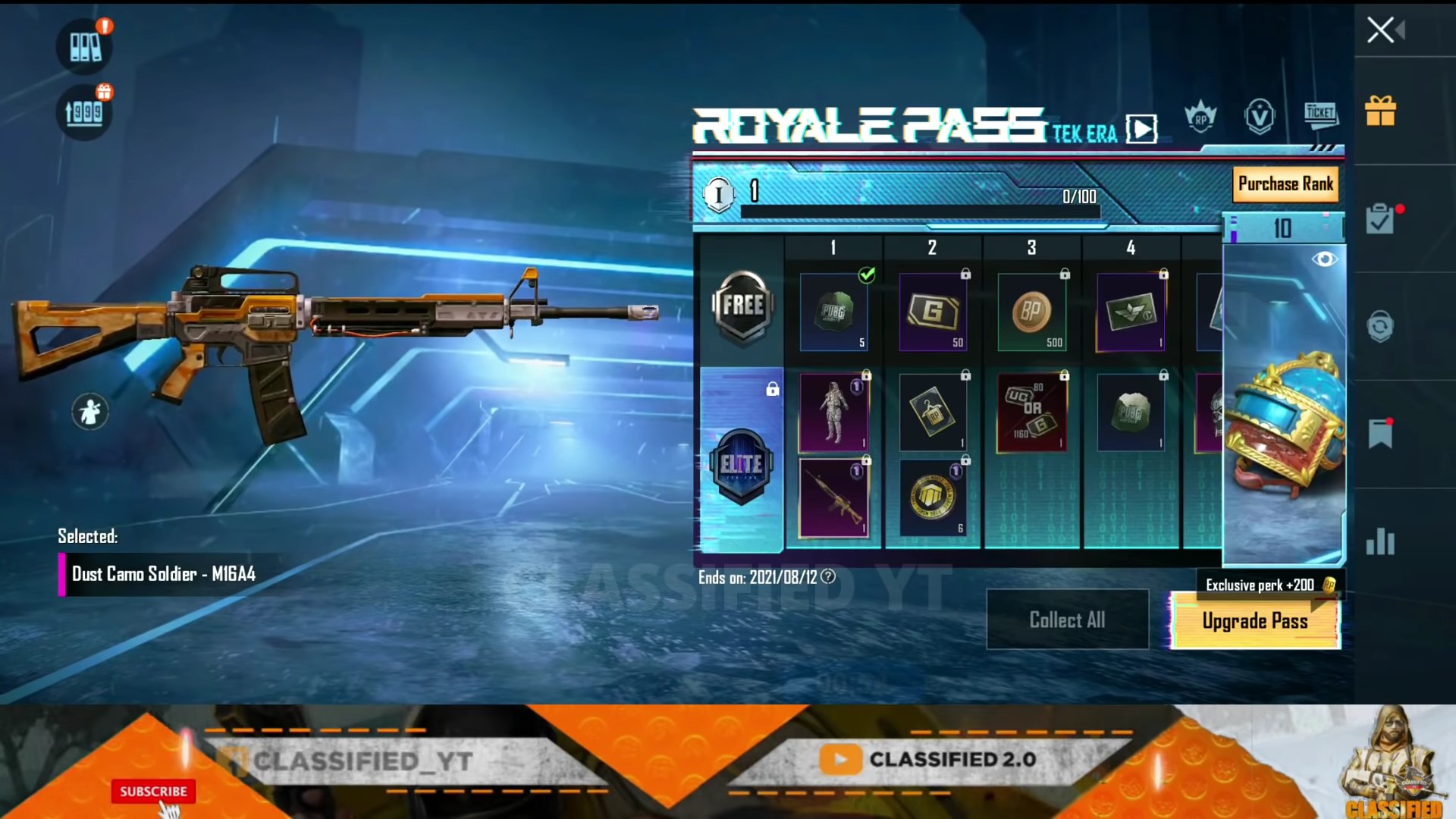The width and height of the screenshot is (1456, 819).
Task: Select the free 50 silver fragments reward
Action: (x=933, y=312)
